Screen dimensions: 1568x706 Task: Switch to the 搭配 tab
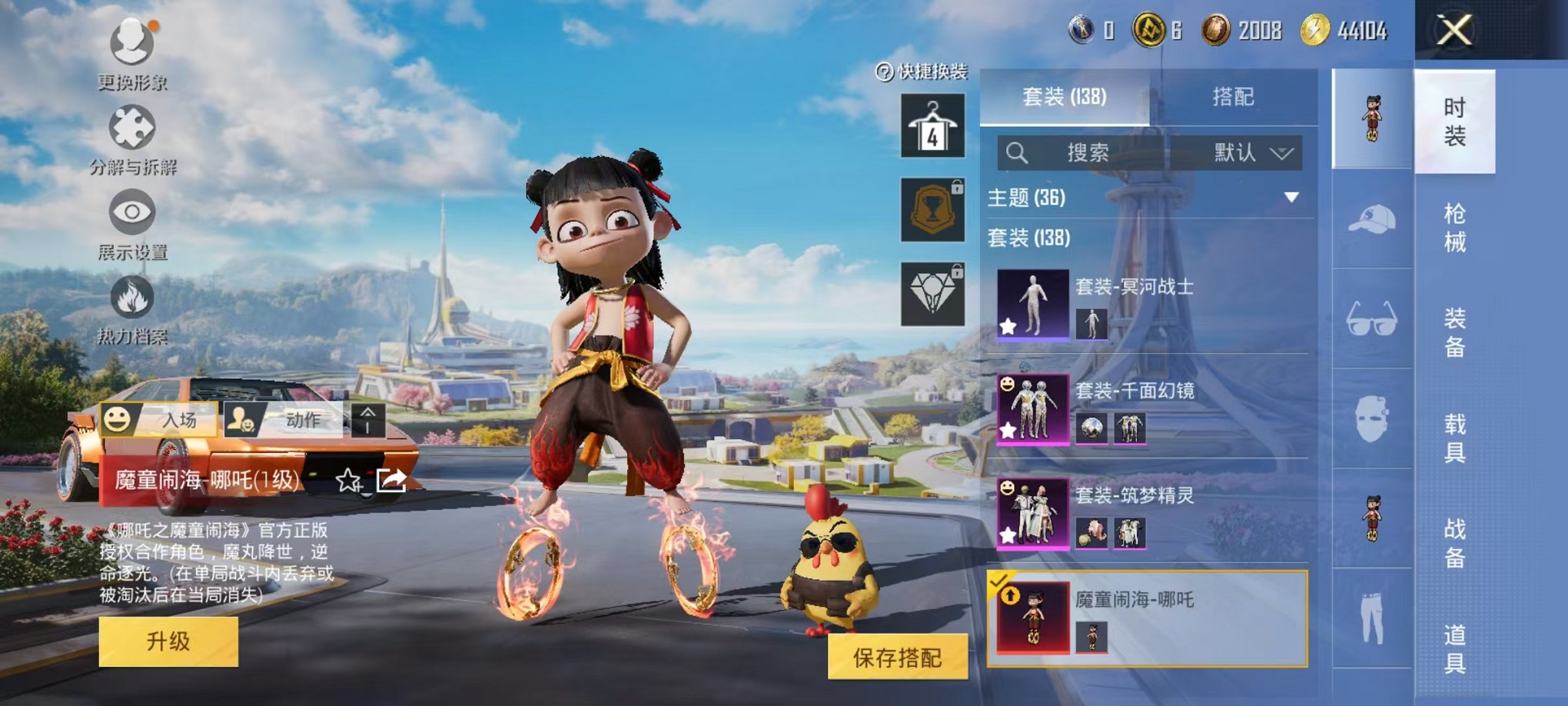(1233, 97)
